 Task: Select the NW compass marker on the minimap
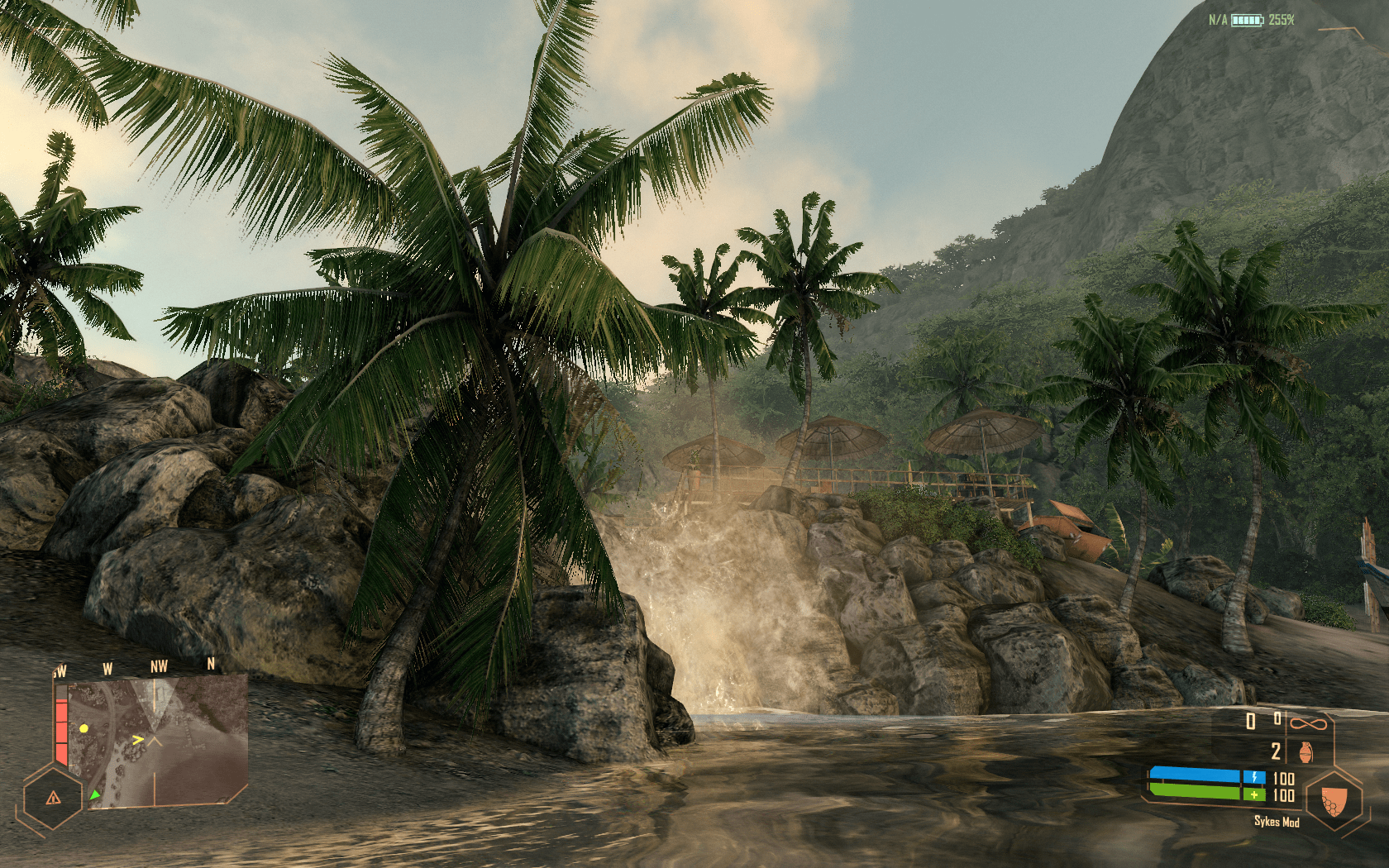(x=160, y=665)
